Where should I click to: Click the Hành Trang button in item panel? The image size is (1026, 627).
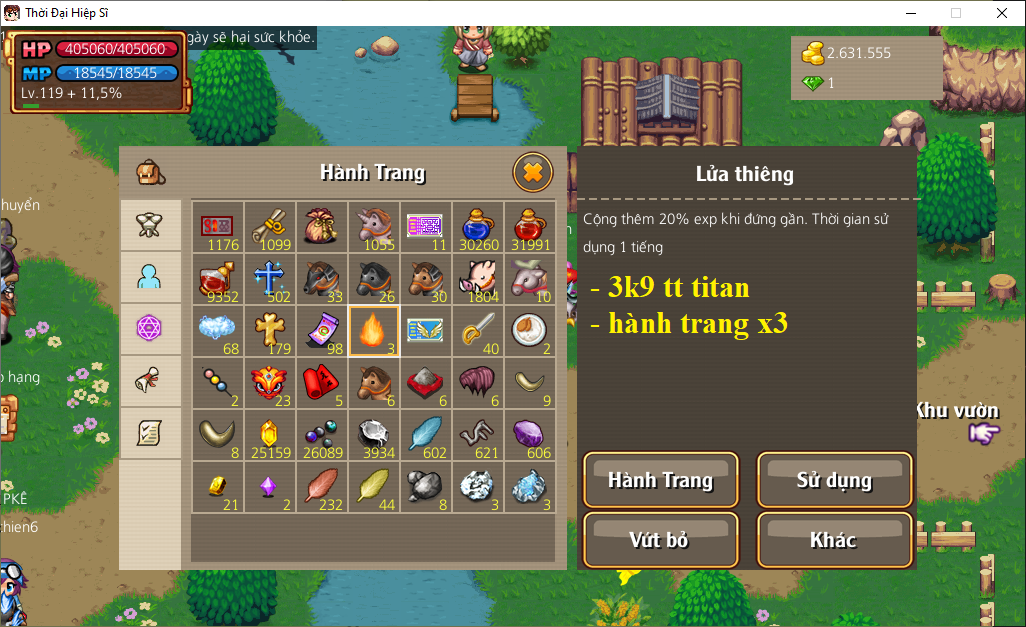coord(660,480)
